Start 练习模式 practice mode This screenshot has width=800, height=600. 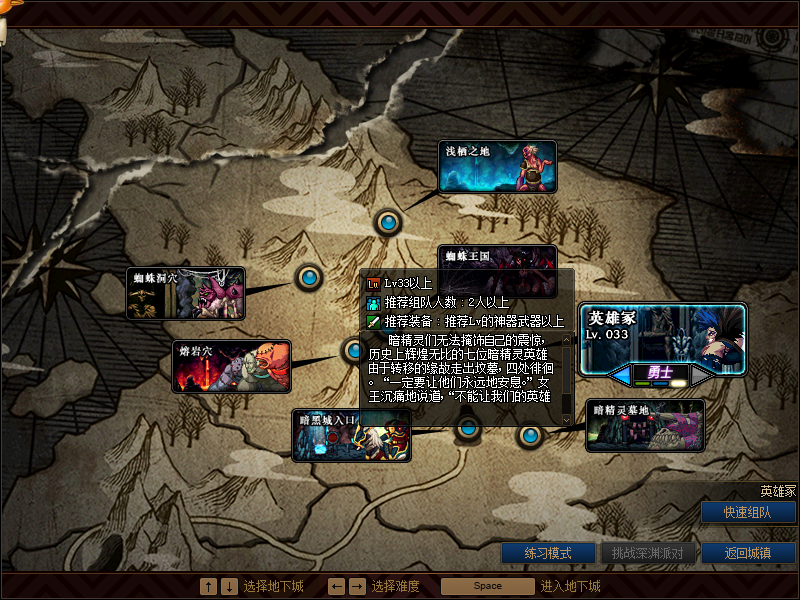pyautogui.click(x=547, y=553)
